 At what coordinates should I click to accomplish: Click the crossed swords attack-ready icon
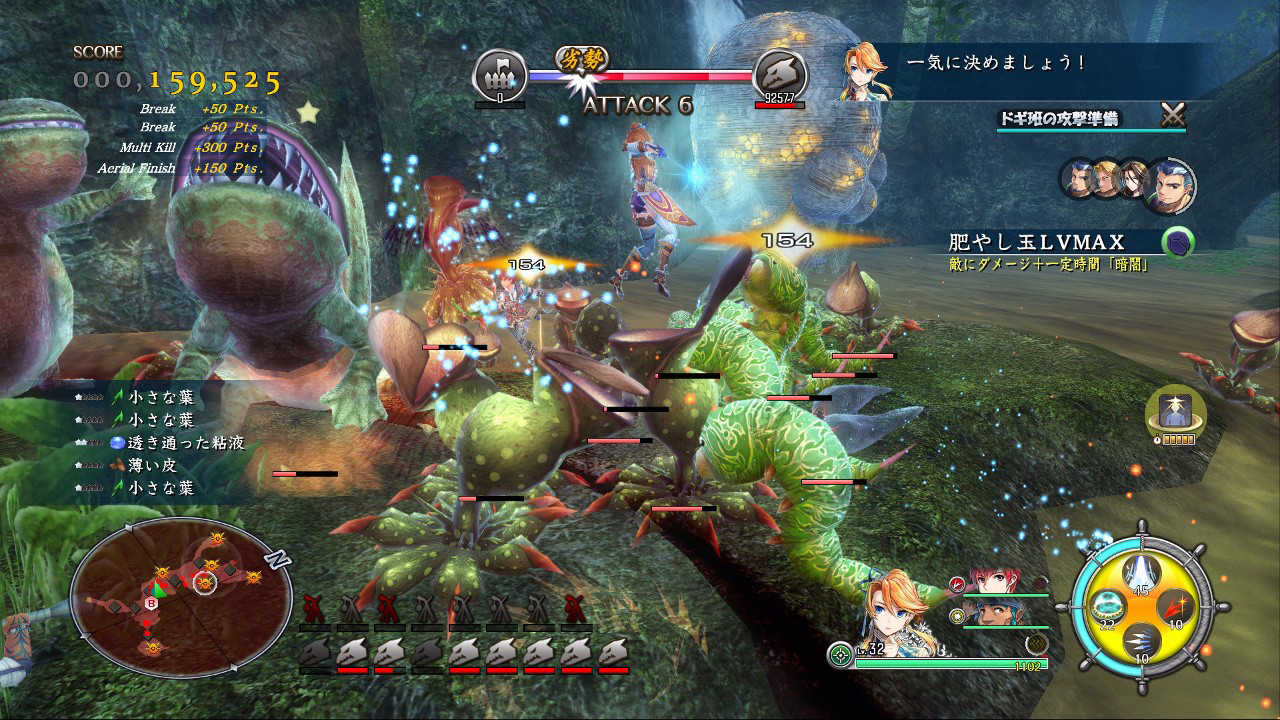(x=1172, y=116)
